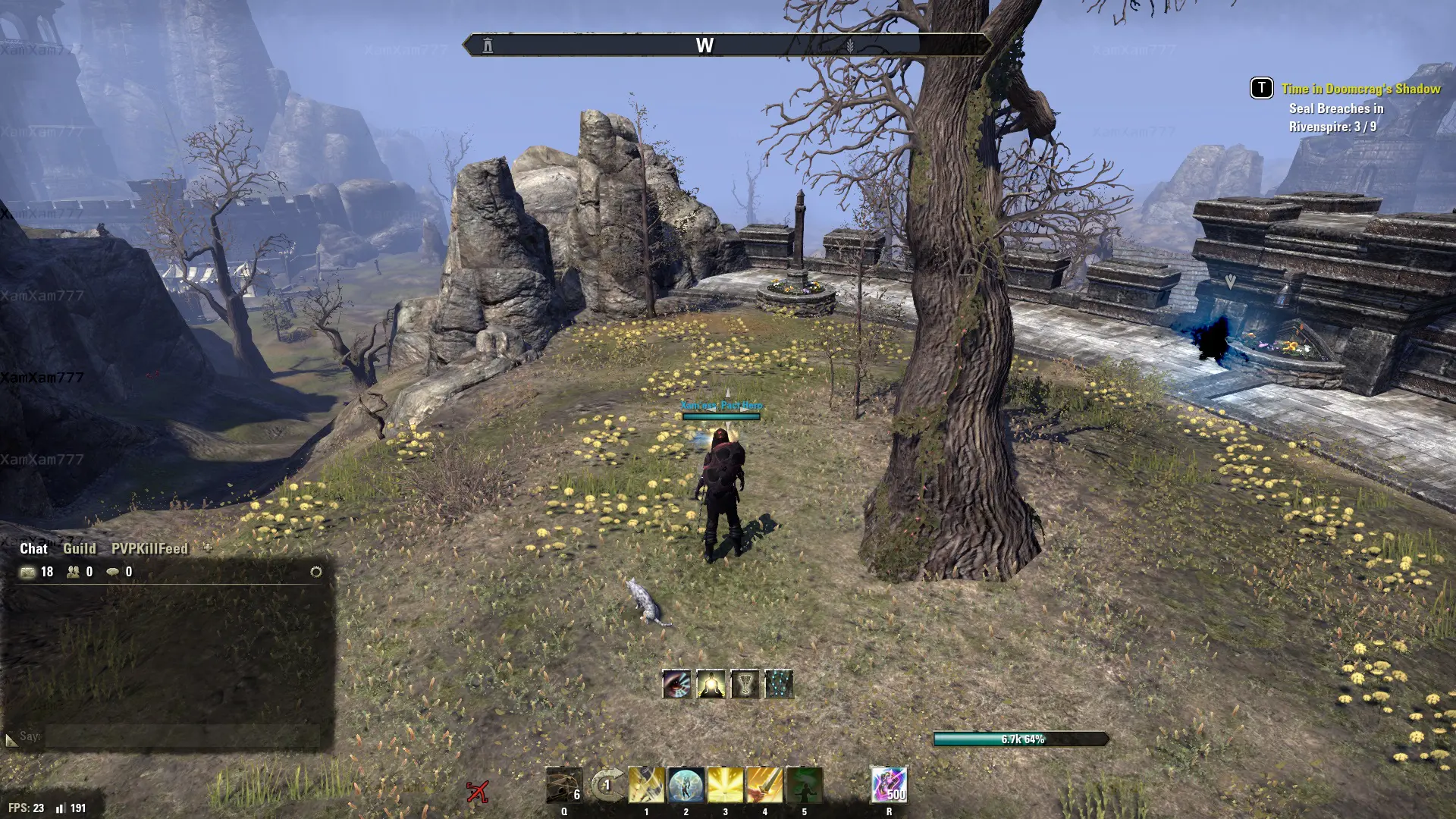
Task: Trigger the ultimate ability showing 500
Action: pos(889,785)
